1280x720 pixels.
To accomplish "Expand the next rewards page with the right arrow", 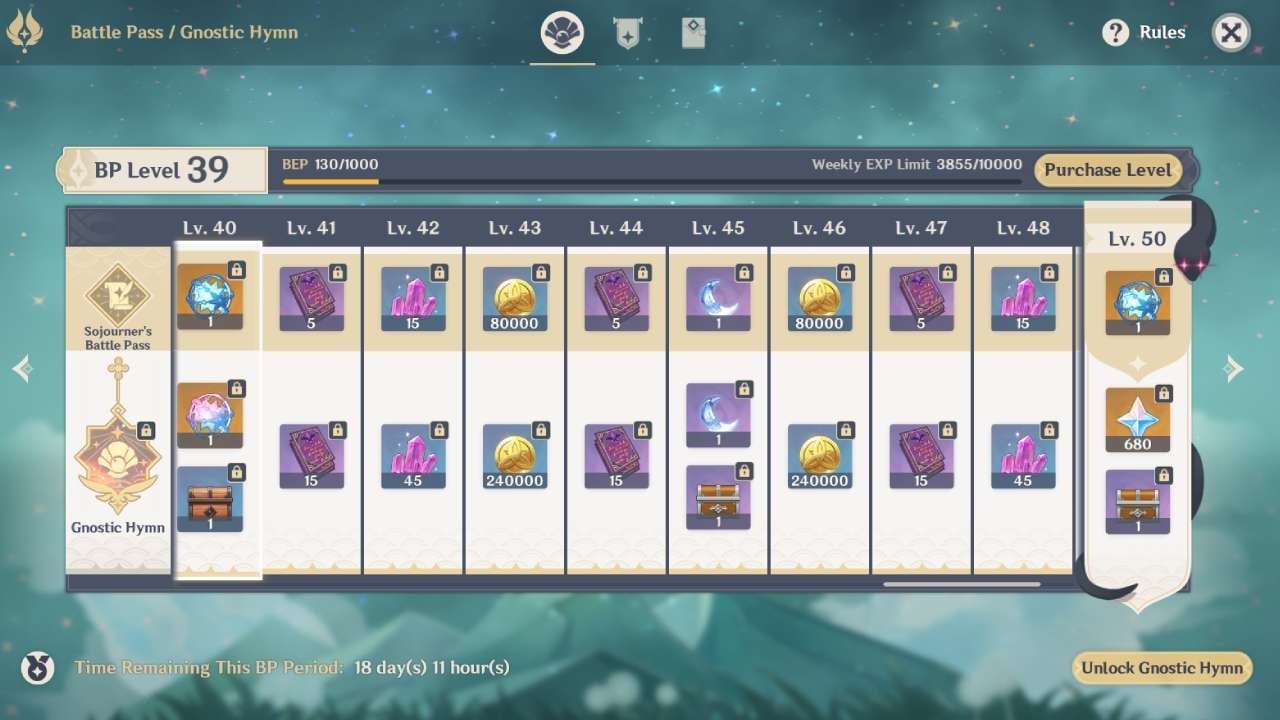I will (x=1235, y=368).
